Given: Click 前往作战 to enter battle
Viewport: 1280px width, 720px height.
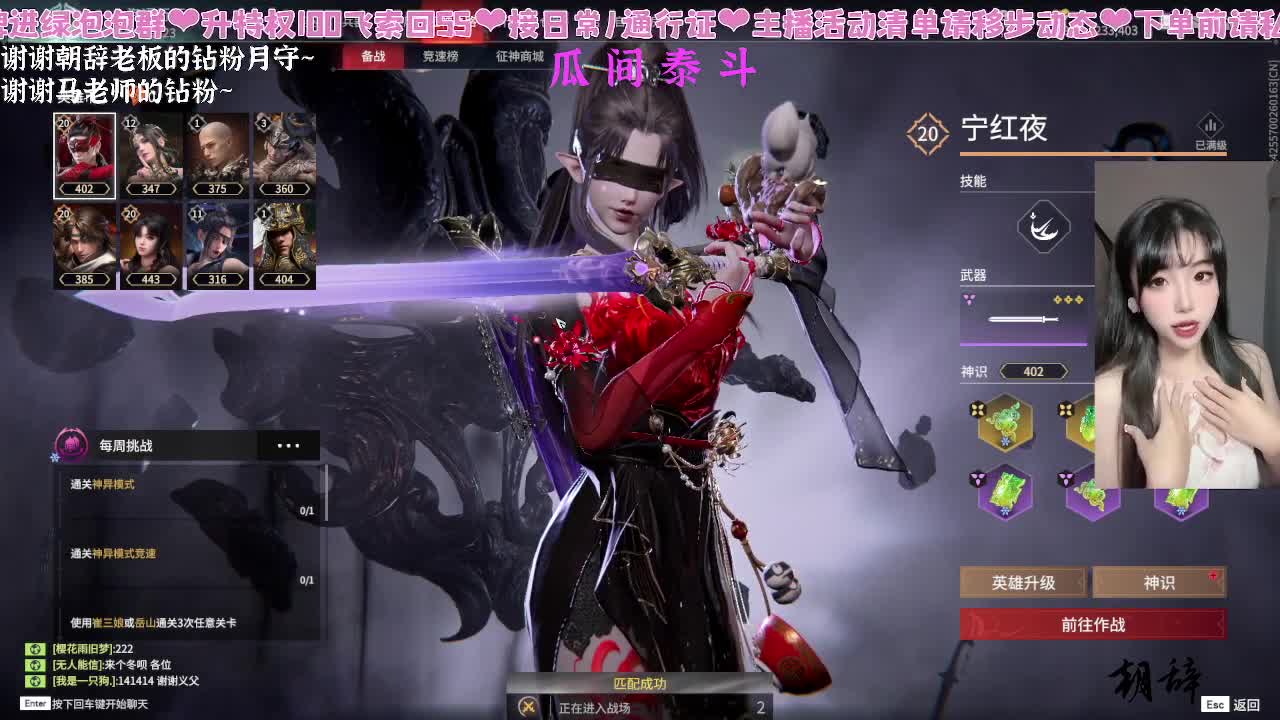Looking at the screenshot, I should [x=1093, y=624].
